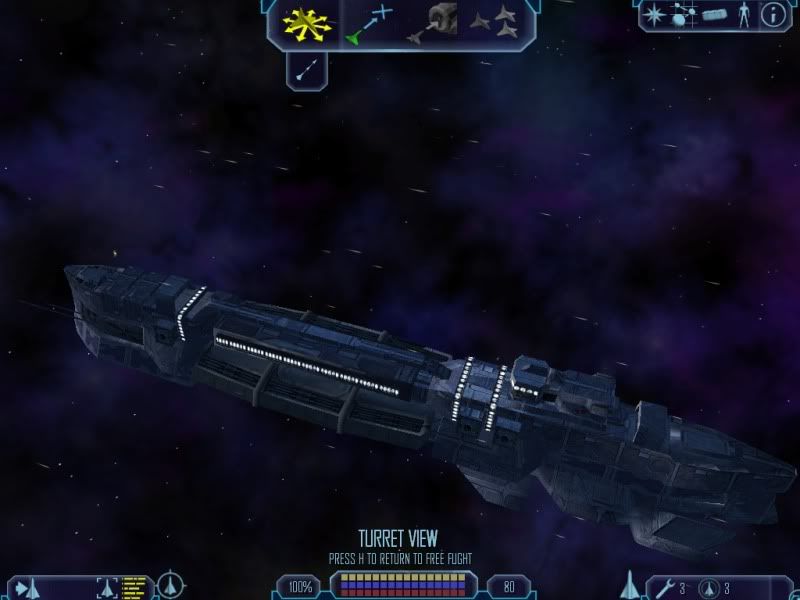Select the bracketed target ship icon
Viewport: 800px width, 600px height.
(x=106, y=586)
